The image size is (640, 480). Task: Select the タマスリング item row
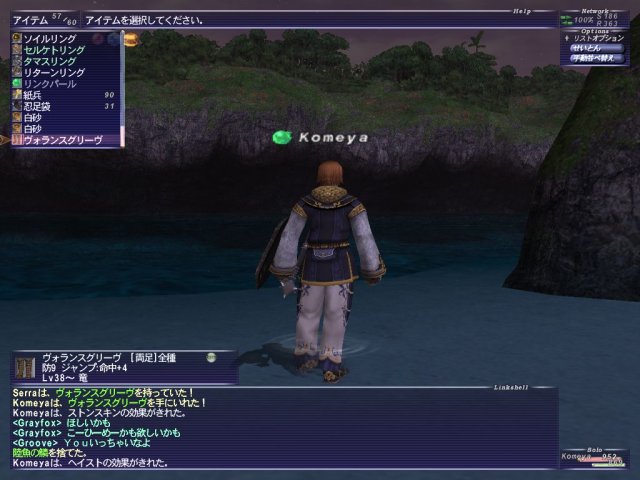[x=49, y=61]
